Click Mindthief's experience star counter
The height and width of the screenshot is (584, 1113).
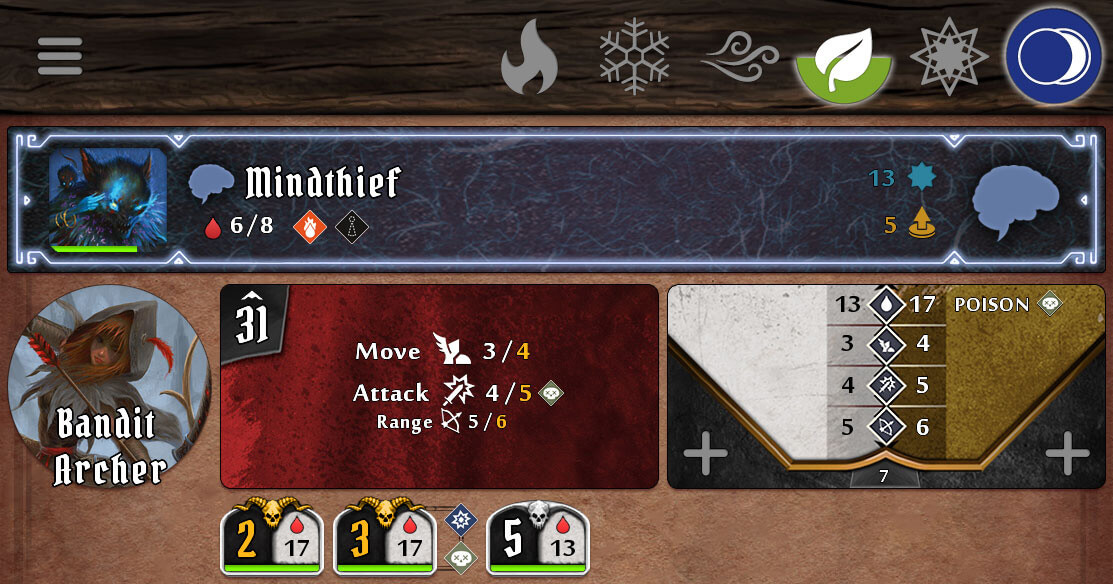coord(900,178)
